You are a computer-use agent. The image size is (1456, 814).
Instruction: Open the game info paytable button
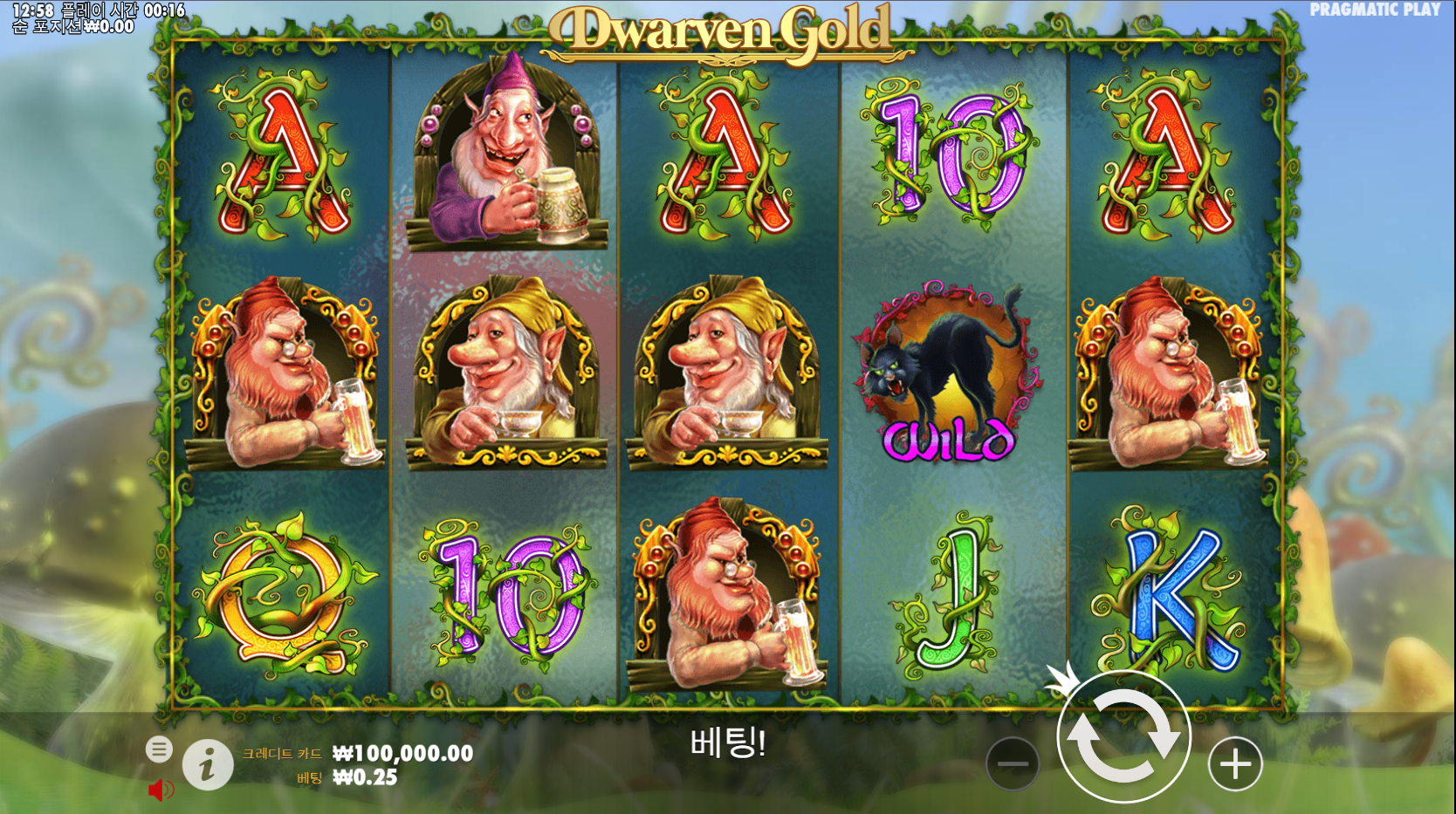208,765
